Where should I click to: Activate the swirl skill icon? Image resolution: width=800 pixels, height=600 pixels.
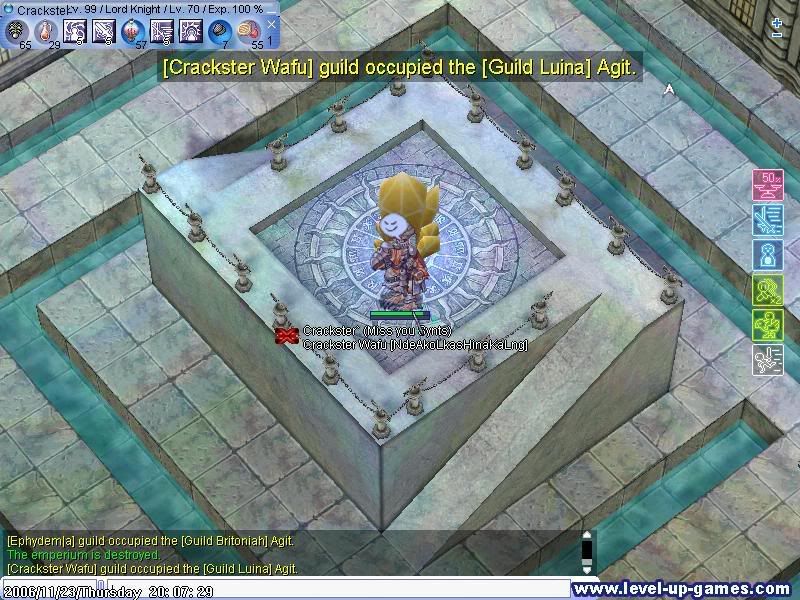pos(75,32)
